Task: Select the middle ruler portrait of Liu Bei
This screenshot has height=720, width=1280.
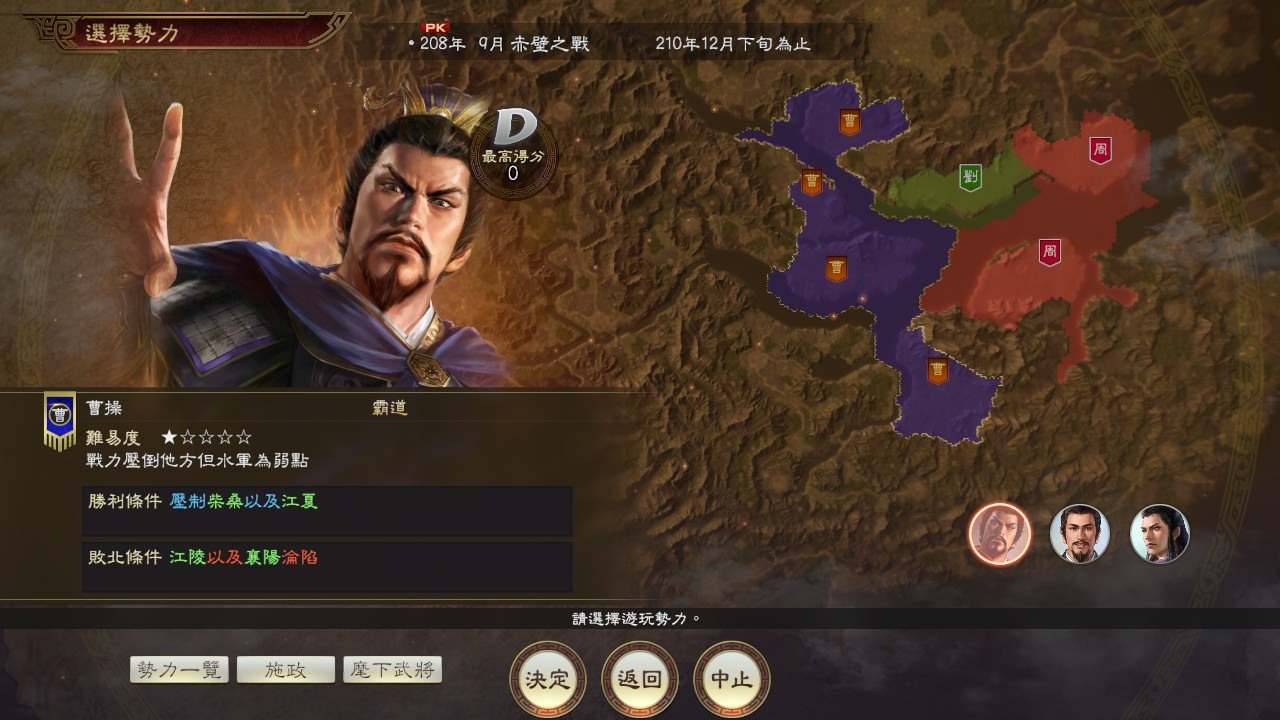Action: click(1078, 535)
